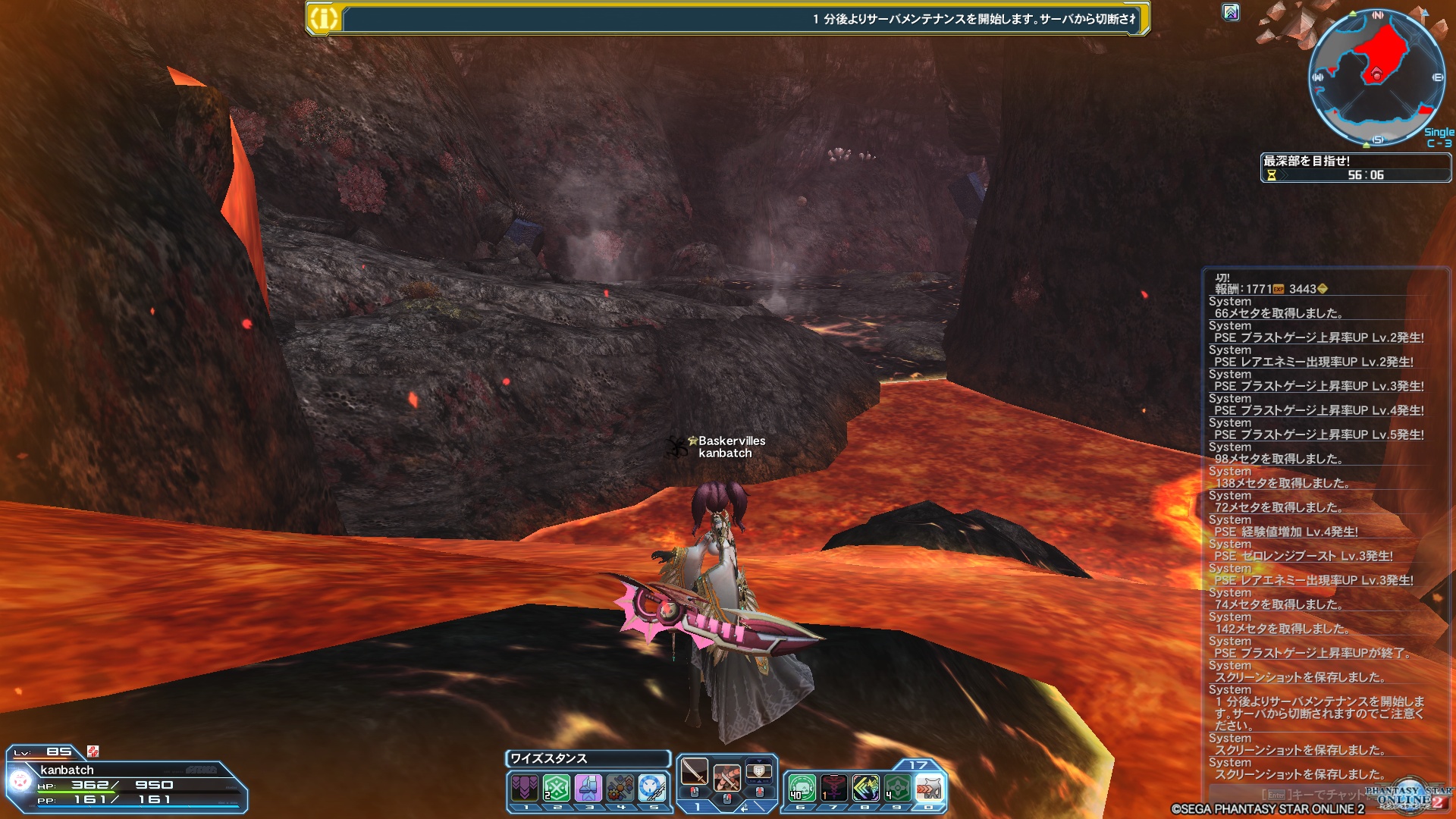Use the green crossed-lines item in slot 2
The width and height of the screenshot is (1456, 819).
point(557,788)
